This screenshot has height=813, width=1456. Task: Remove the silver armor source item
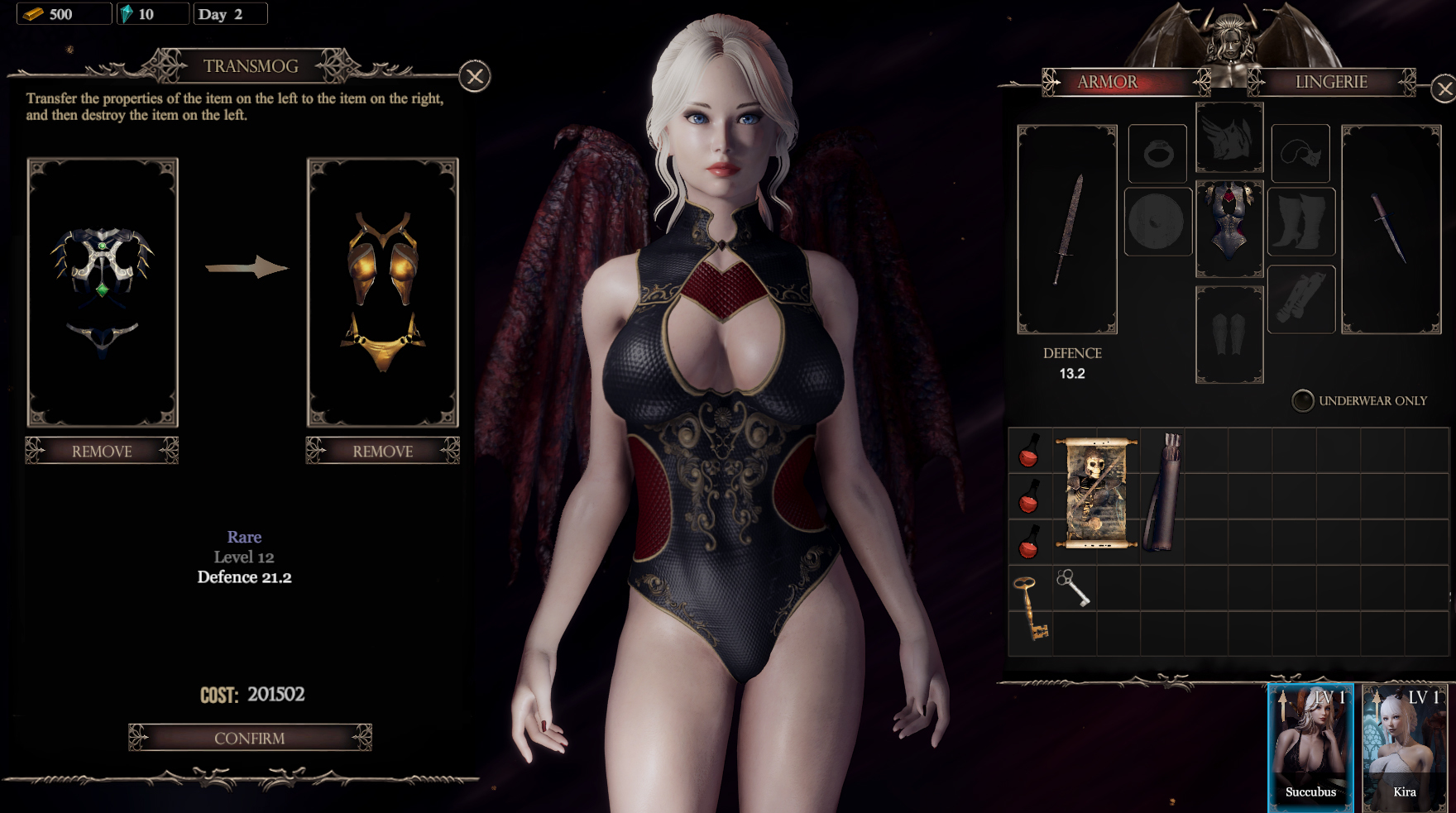click(102, 451)
